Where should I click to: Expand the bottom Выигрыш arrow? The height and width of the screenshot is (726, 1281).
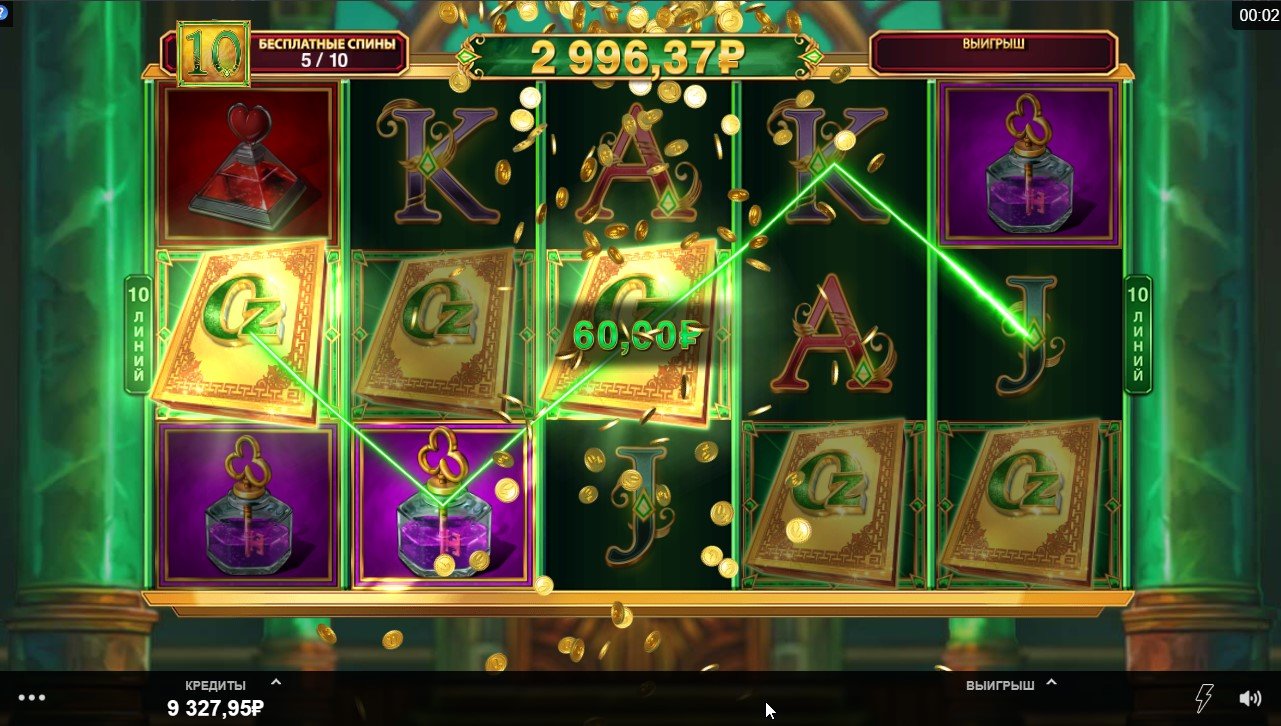[1051, 684]
